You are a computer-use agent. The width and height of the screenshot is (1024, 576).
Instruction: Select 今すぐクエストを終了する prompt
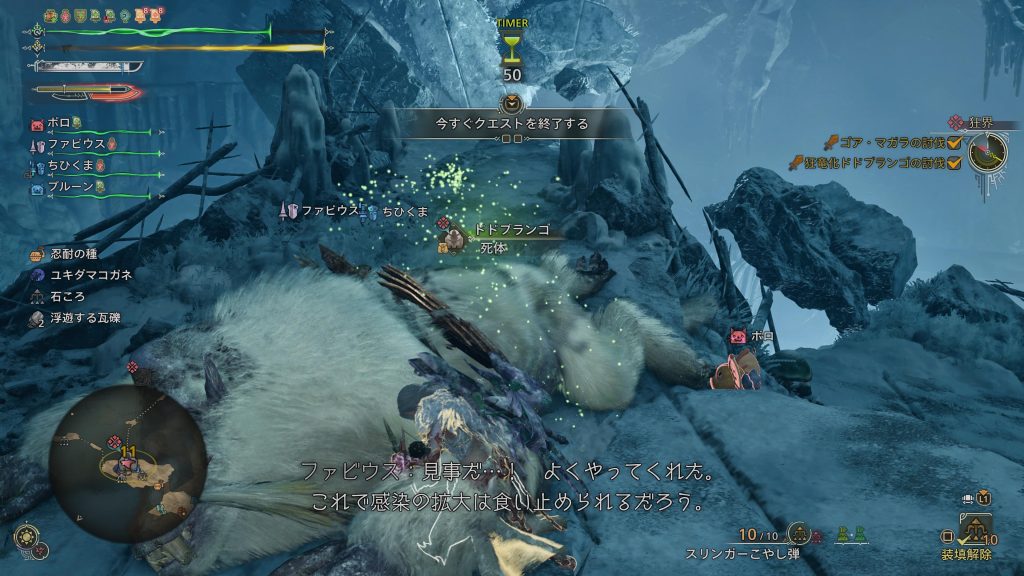[511, 124]
